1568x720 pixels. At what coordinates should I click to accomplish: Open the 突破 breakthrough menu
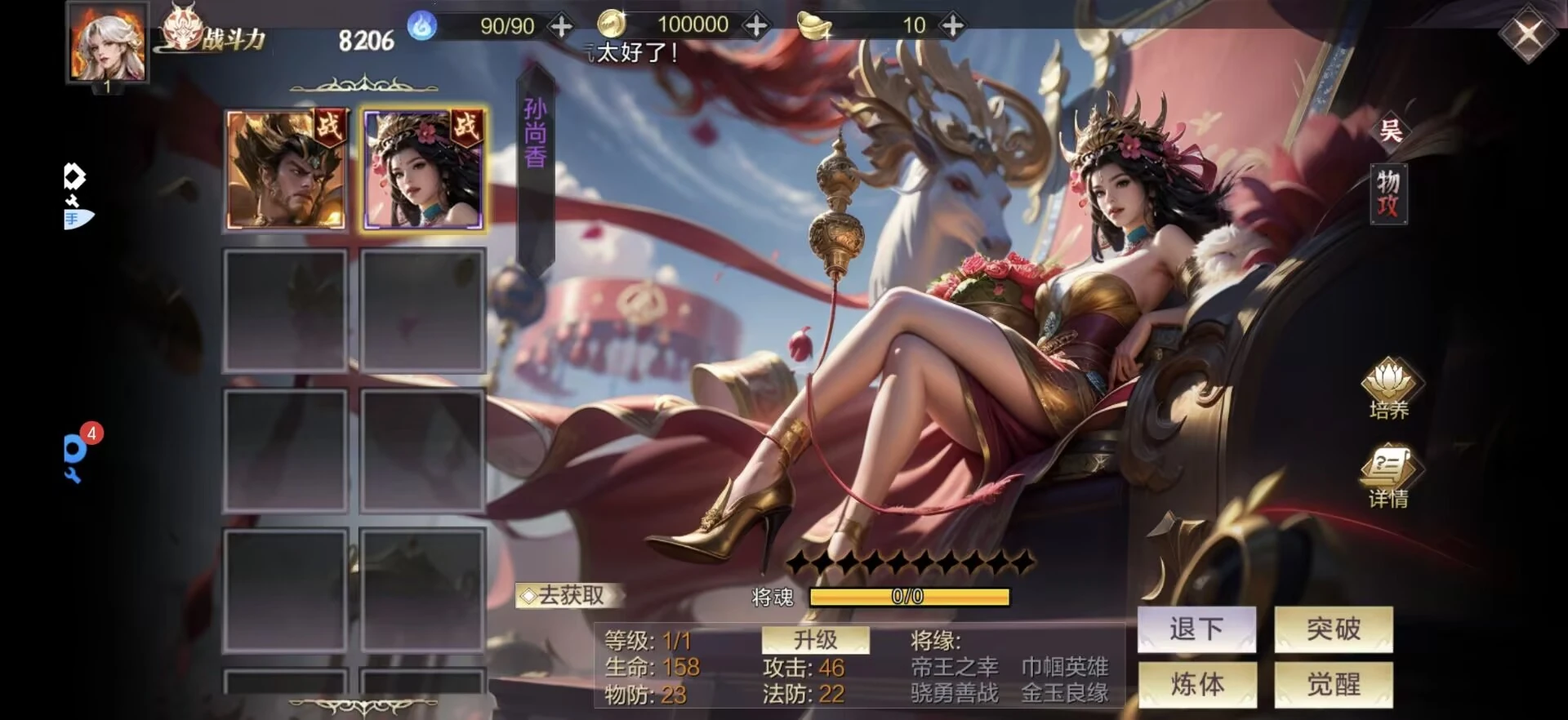[x=1334, y=629]
